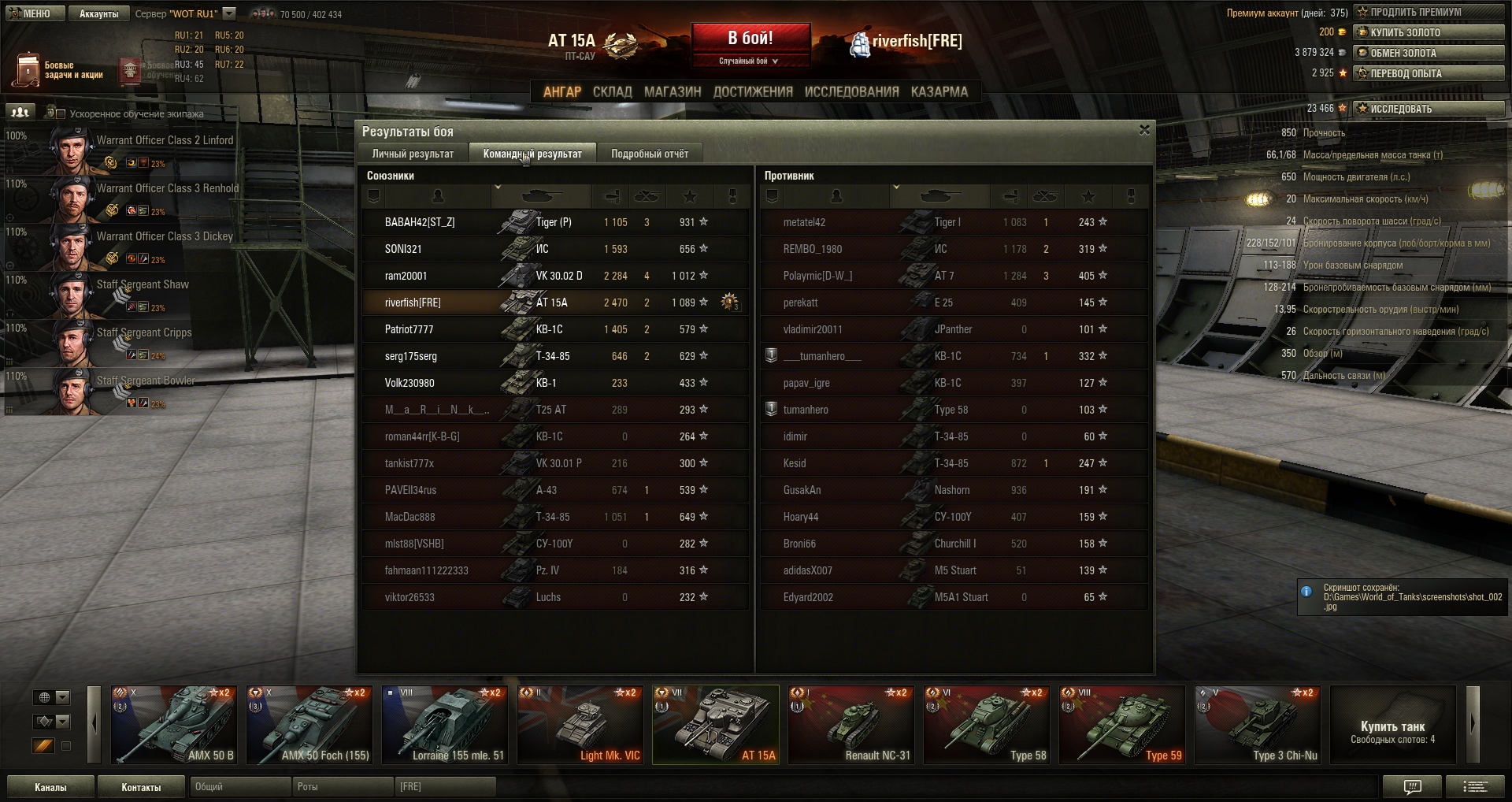The height and width of the screenshot is (802, 1512).
Task: Buy a new tank slot
Action: pyautogui.click(x=1392, y=730)
